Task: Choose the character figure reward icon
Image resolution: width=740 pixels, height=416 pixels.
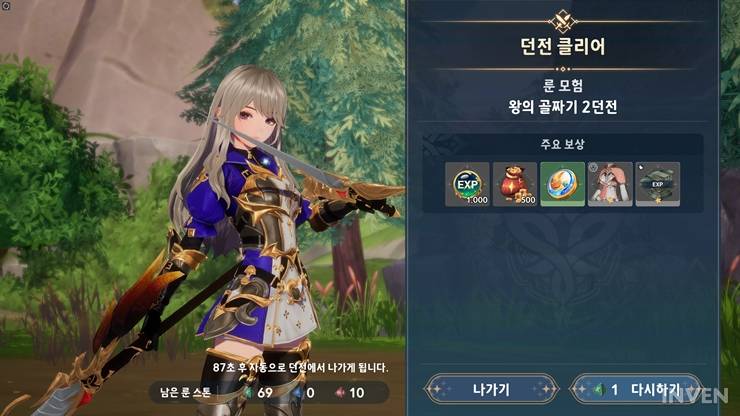Action: pos(610,184)
